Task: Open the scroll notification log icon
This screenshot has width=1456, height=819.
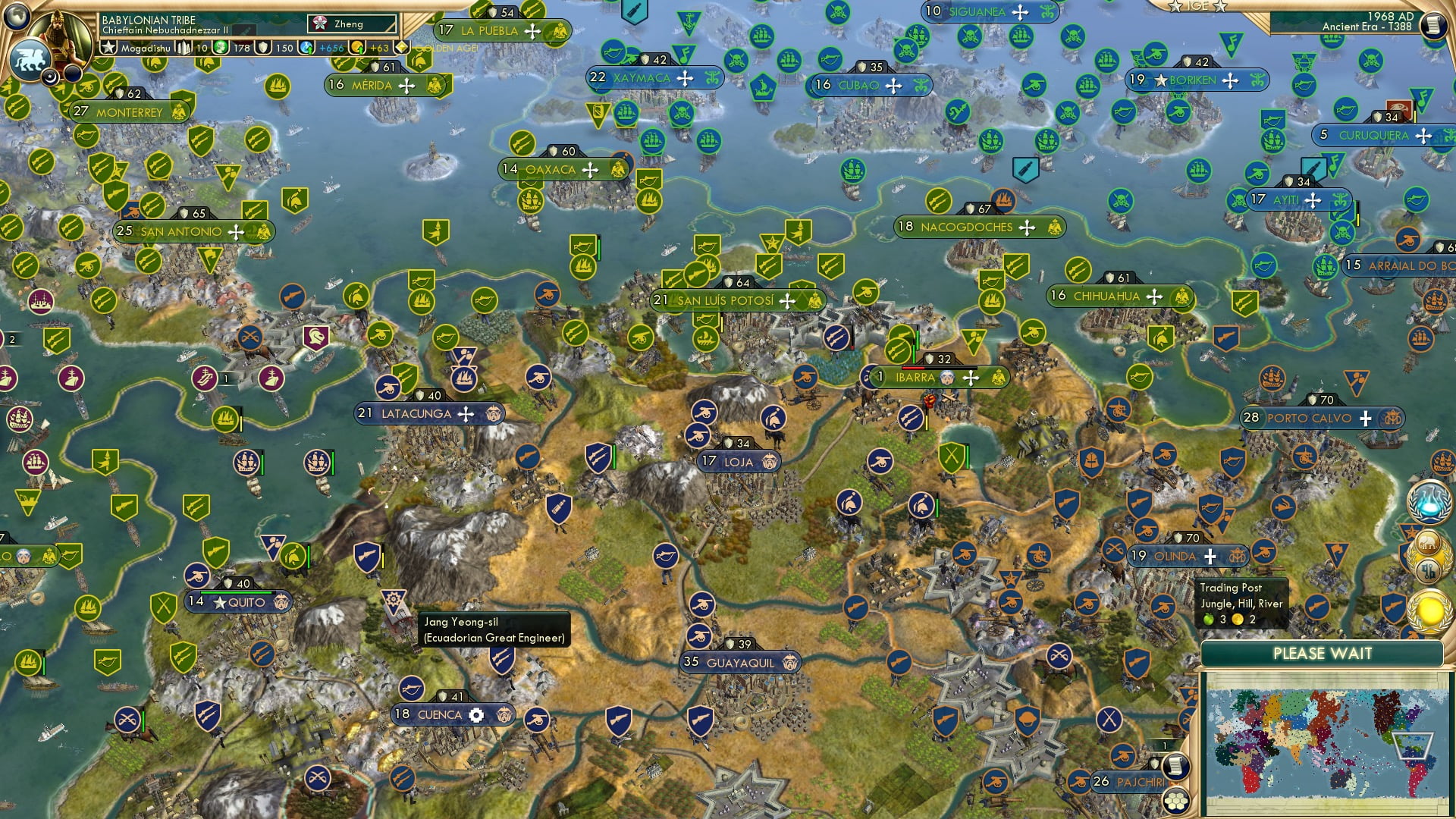Action: [x=1175, y=767]
